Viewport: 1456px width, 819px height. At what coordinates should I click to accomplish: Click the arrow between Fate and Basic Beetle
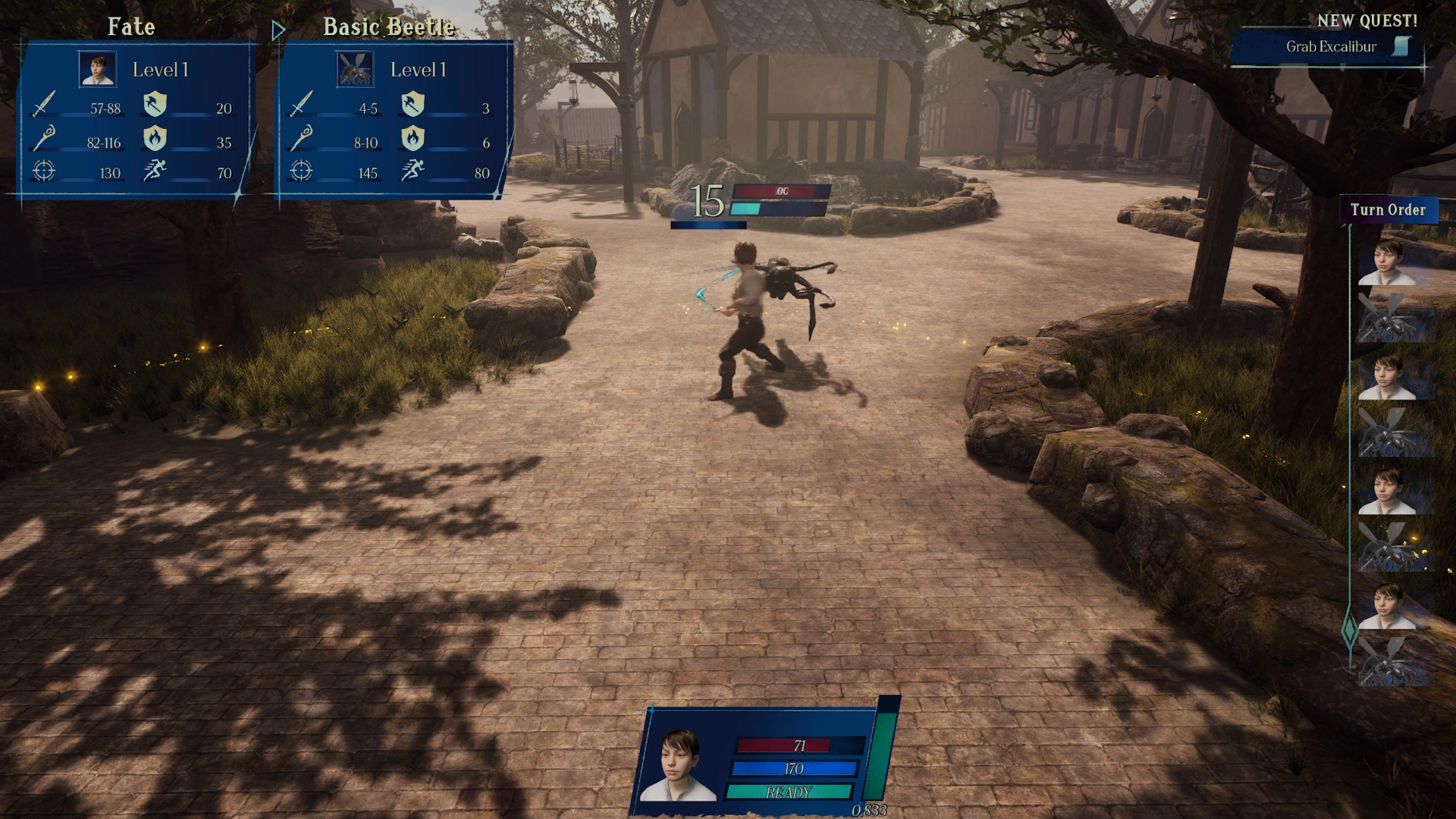click(278, 30)
